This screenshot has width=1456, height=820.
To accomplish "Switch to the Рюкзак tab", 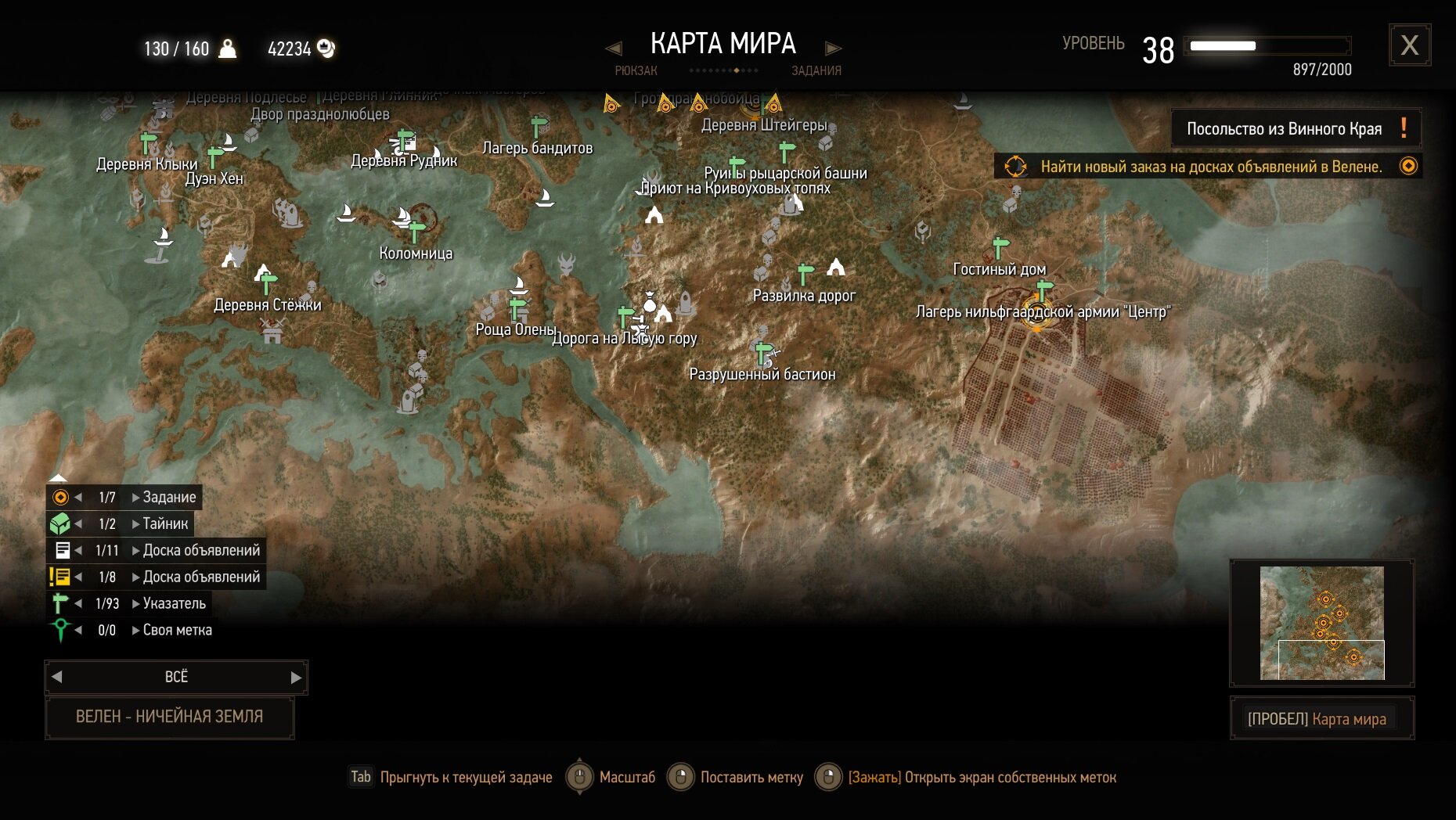I will coord(636,70).
